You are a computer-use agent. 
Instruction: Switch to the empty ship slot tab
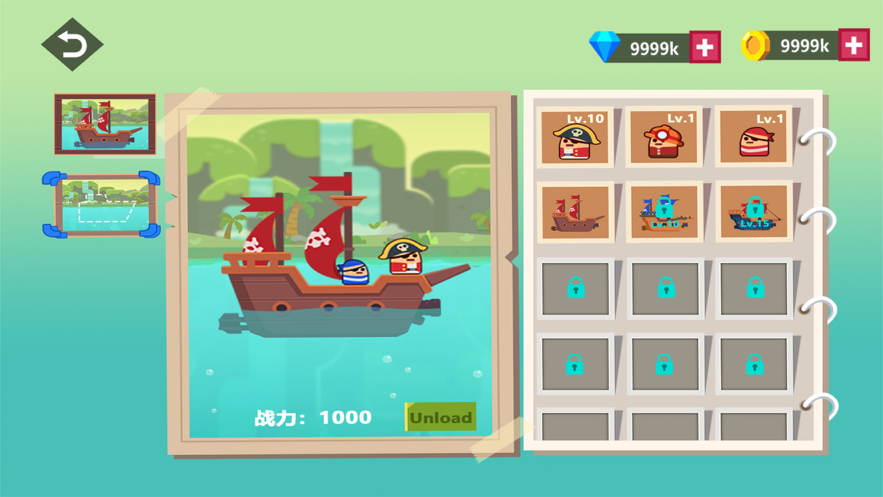coord(101,205)
